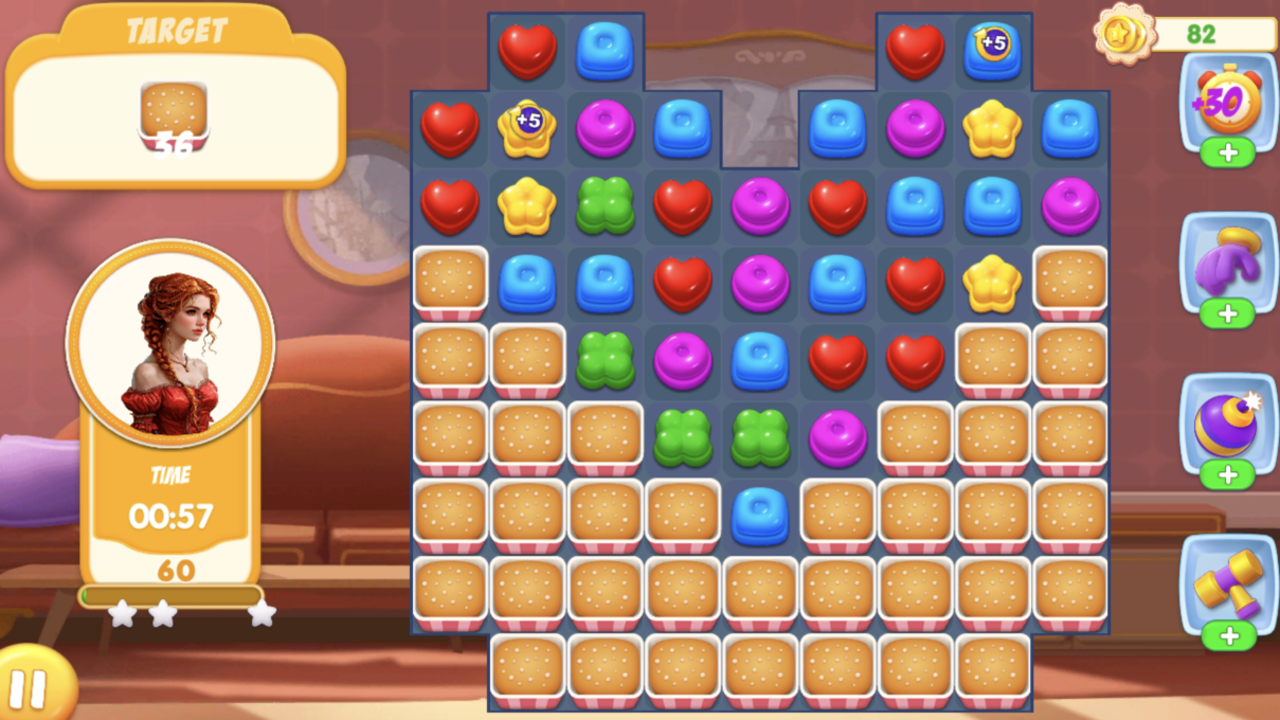This screenshot has height=720, width=1280.
Task: Click the +5 yellow star candy on the board
Action: pyautogui.click(x=528, y=128)
